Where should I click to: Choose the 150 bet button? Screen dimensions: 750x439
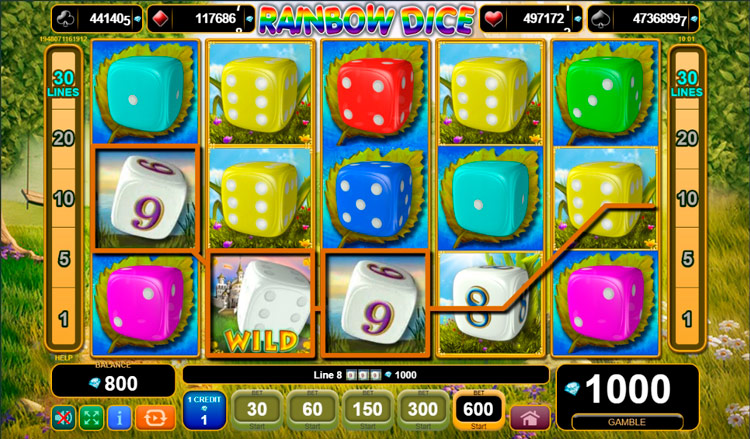(369, 410)
